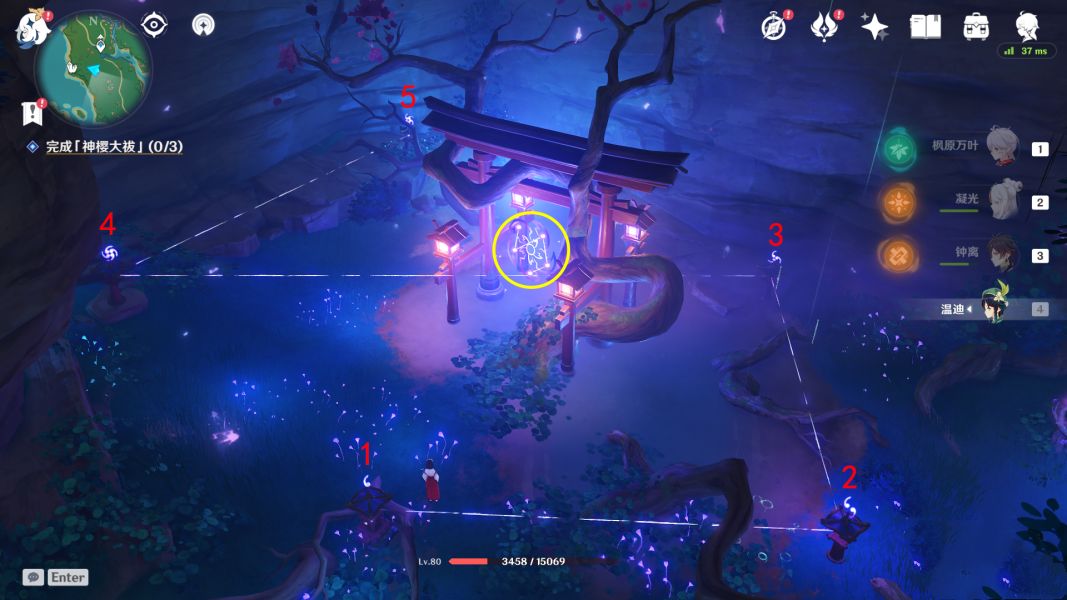Open the events compass icon
The height and width of the screenshot is (600, 1067).
click(773, 27)
